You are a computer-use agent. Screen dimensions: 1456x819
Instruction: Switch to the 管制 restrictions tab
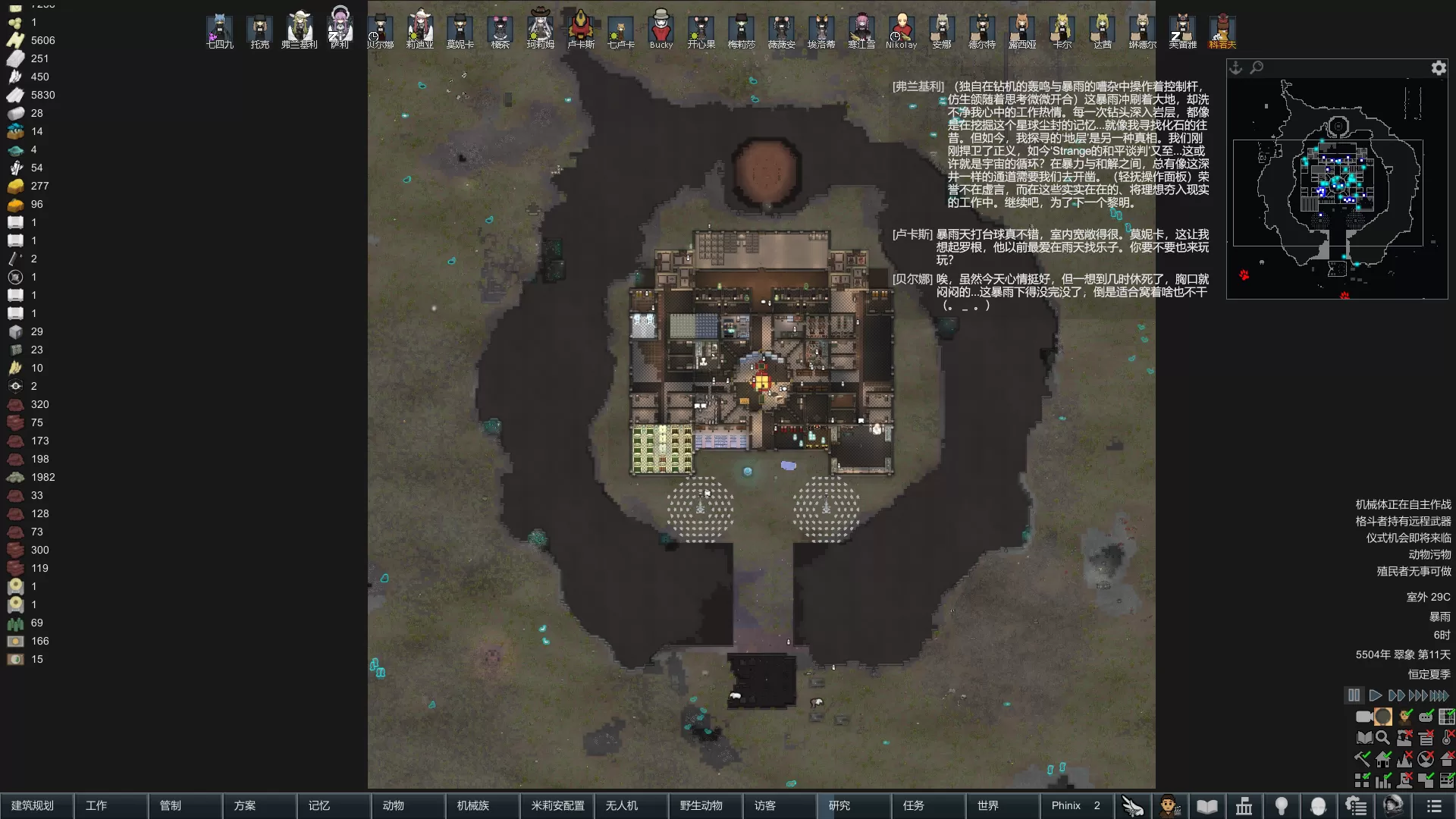tap(171, 805)
